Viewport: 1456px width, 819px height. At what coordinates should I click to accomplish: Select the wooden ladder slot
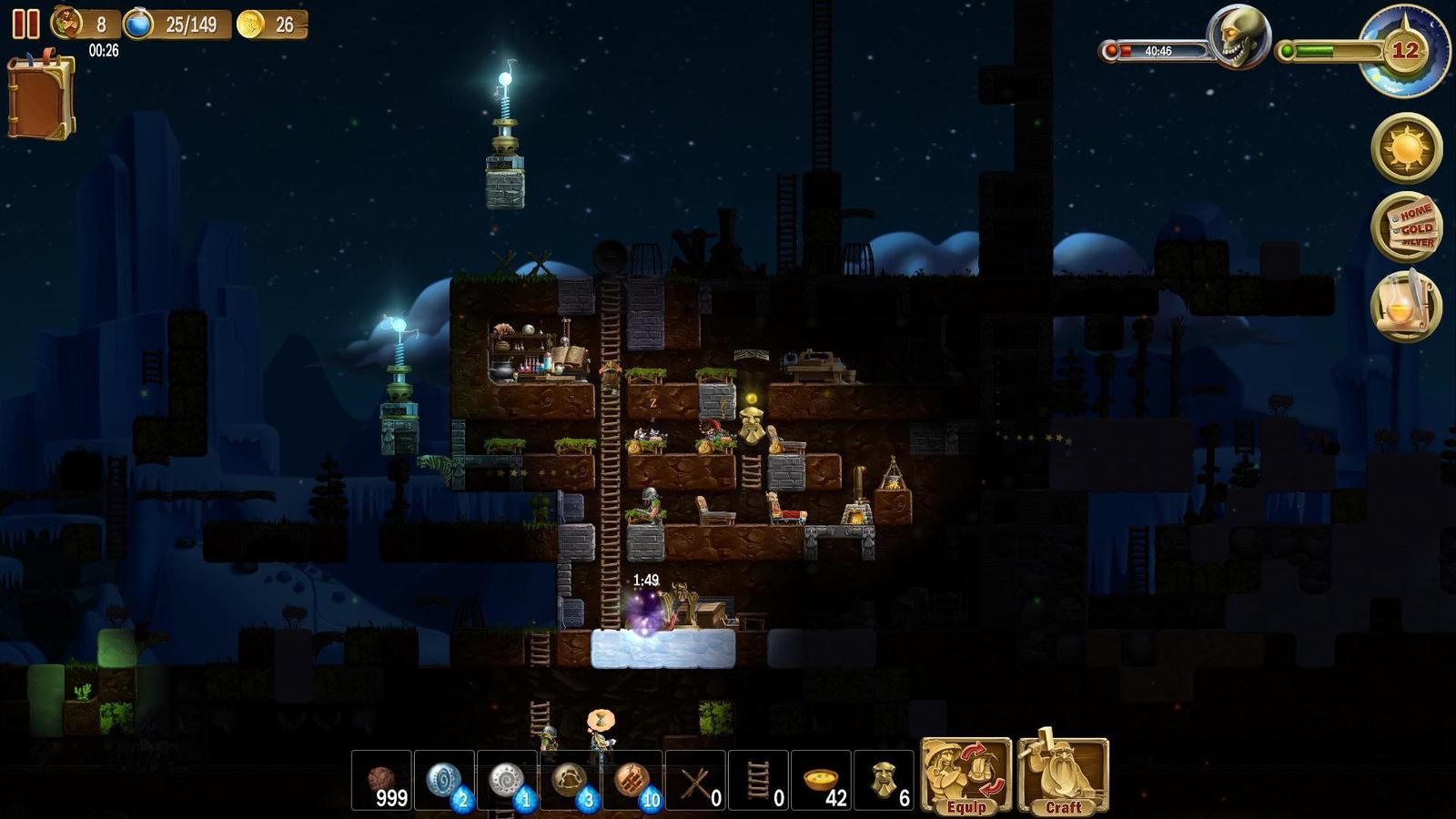click(x=759, y=780)
